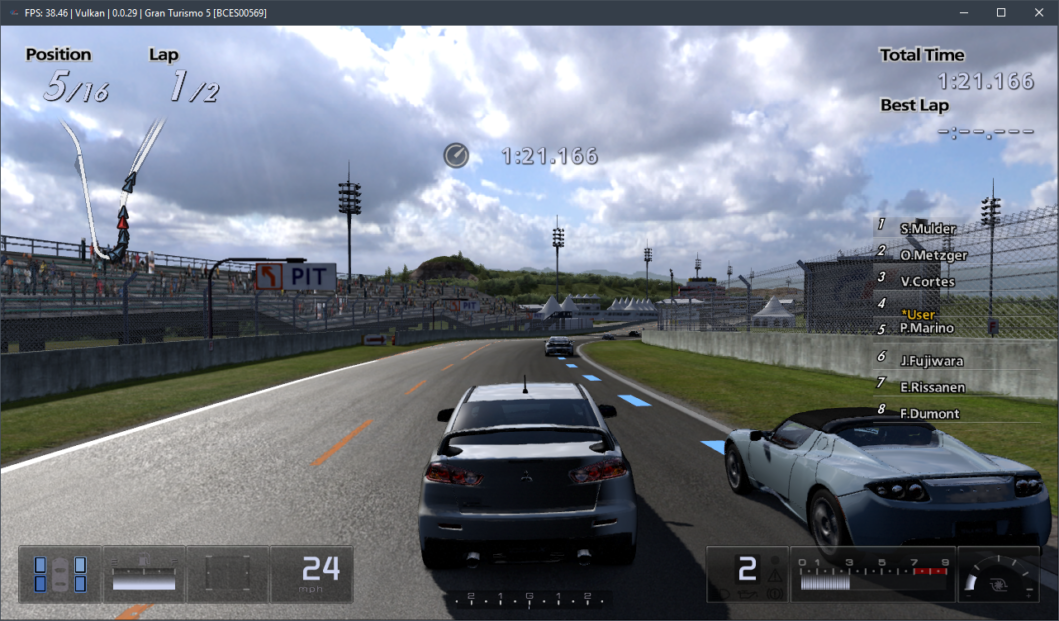Click the four-tire wear indicator icon
Viewport: 1059px width, 621px height.
[x=60, y=574]
